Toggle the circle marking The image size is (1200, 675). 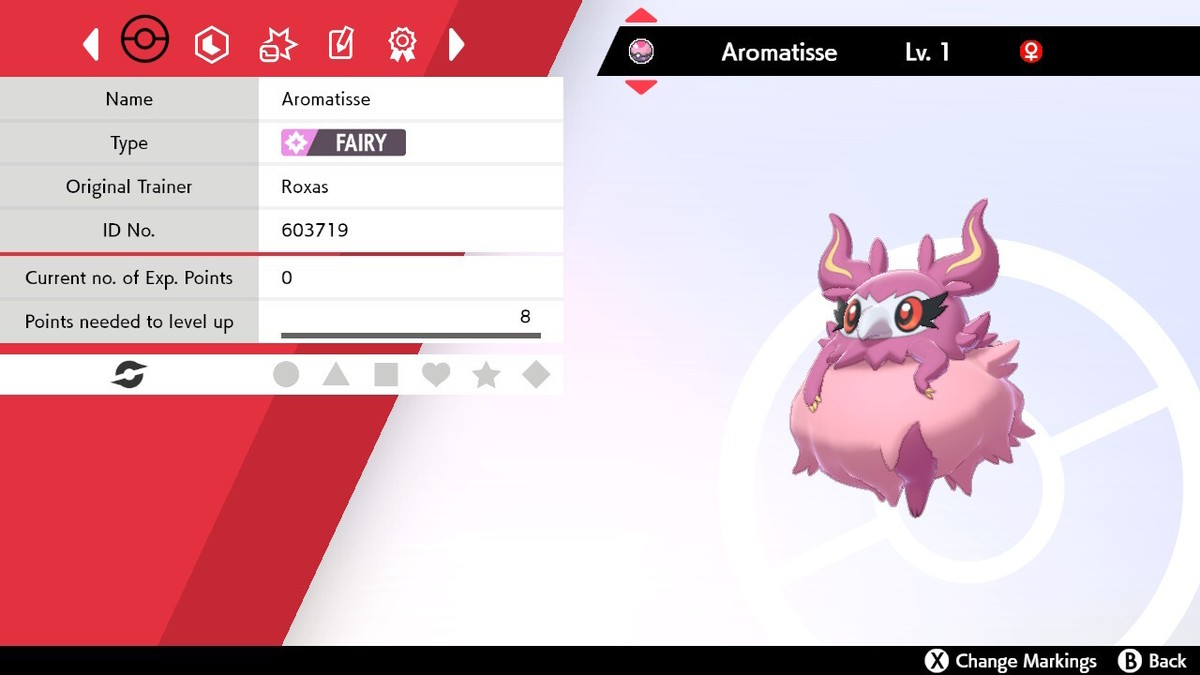pos(286,375)
